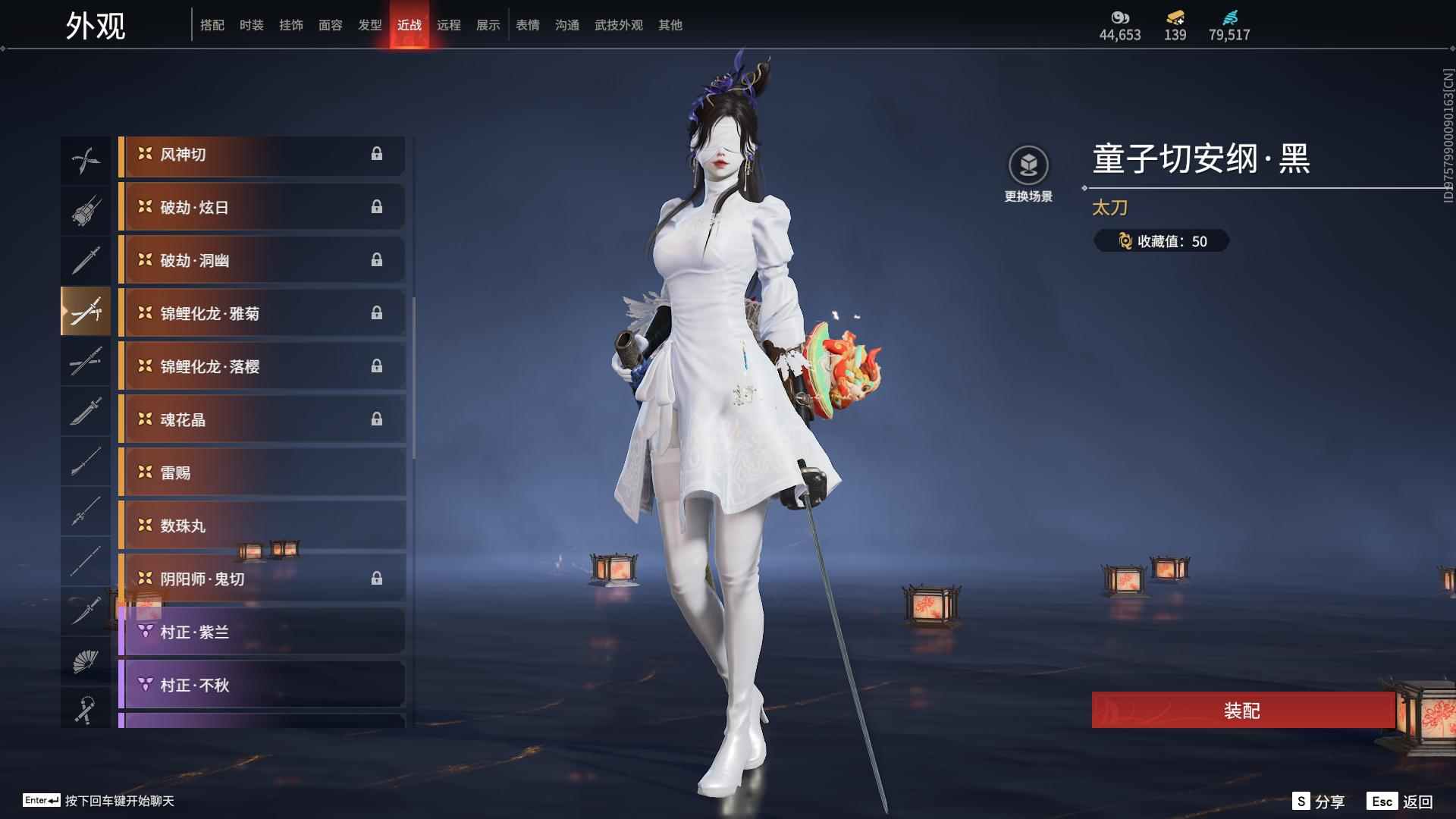This screenshot has width=1456, height=819.
Task: Pick the 魂花晶 weapon skin
Action: click(262, 420)
